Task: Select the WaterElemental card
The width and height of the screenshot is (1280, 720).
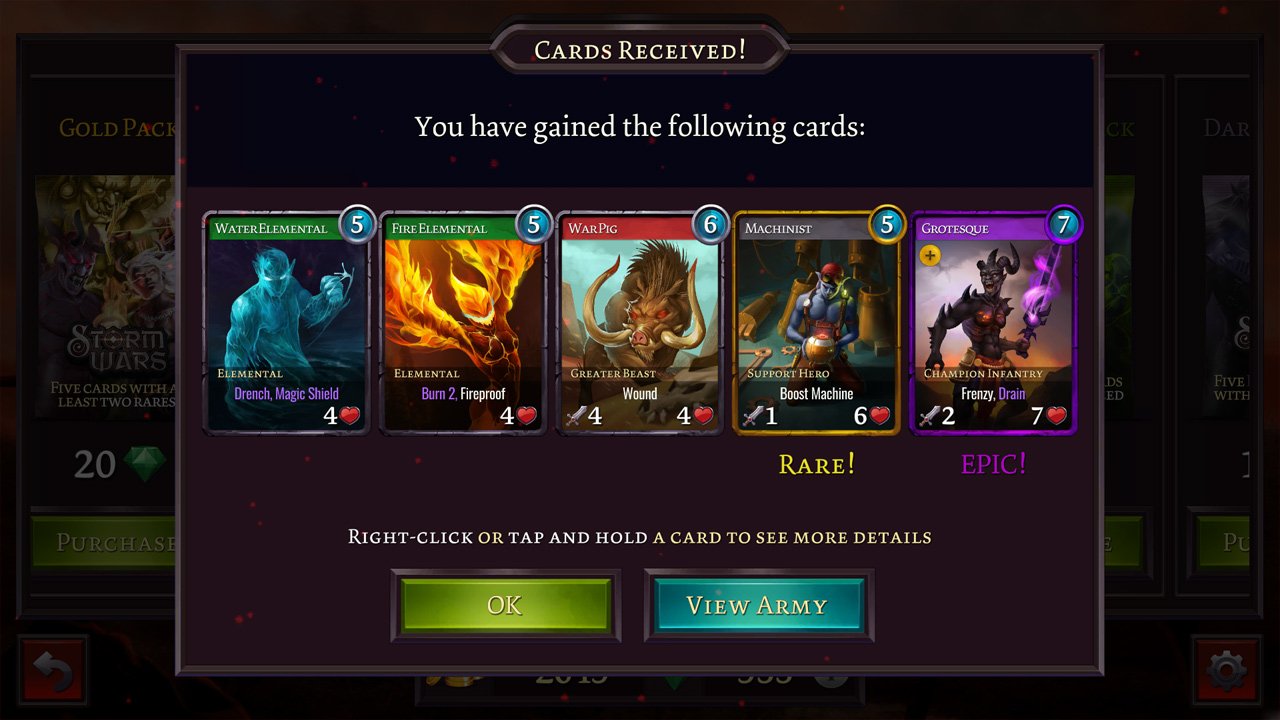Action: (x=287, y=322)
